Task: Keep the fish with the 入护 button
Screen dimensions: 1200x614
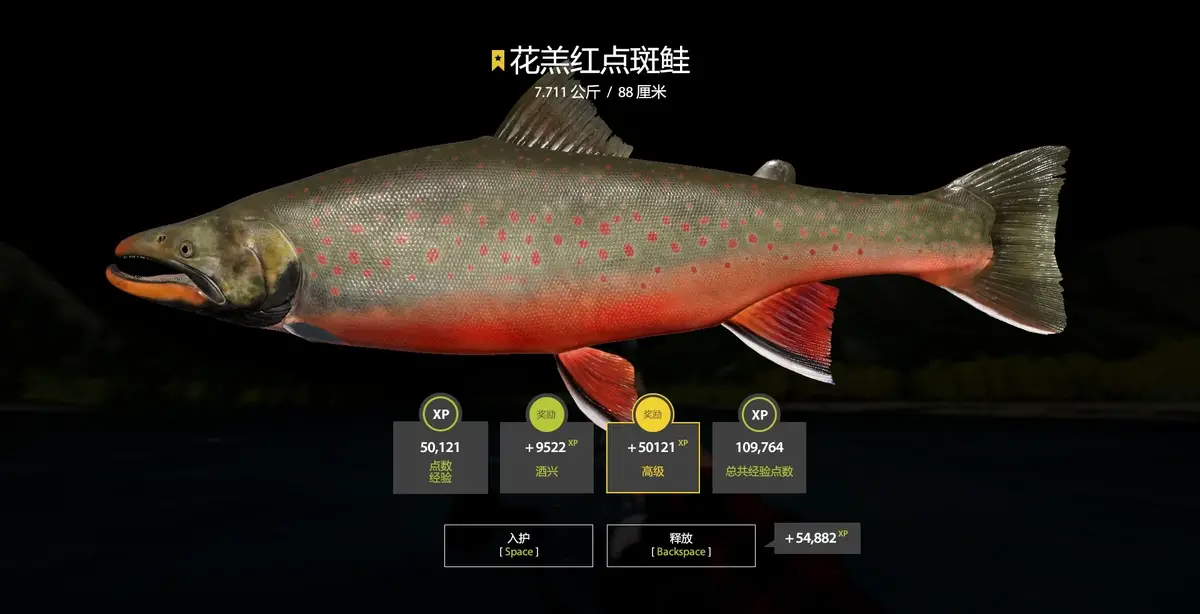Action: pos(518,545)
